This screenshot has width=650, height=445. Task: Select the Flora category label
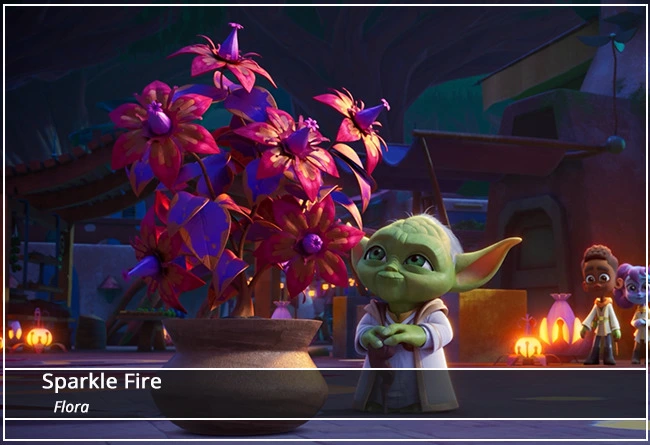72,407
